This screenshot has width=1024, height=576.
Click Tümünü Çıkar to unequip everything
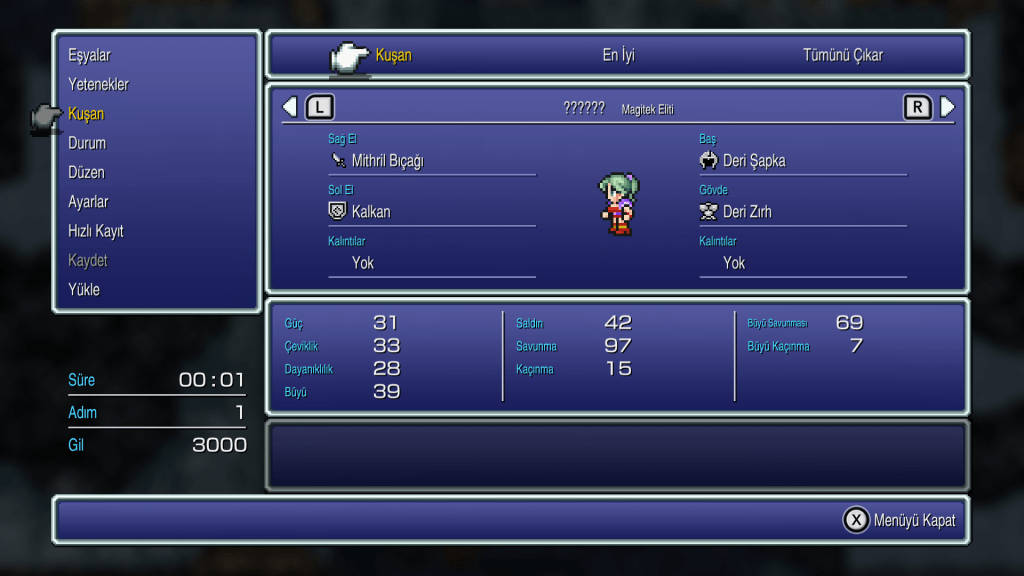click(842, 55)
